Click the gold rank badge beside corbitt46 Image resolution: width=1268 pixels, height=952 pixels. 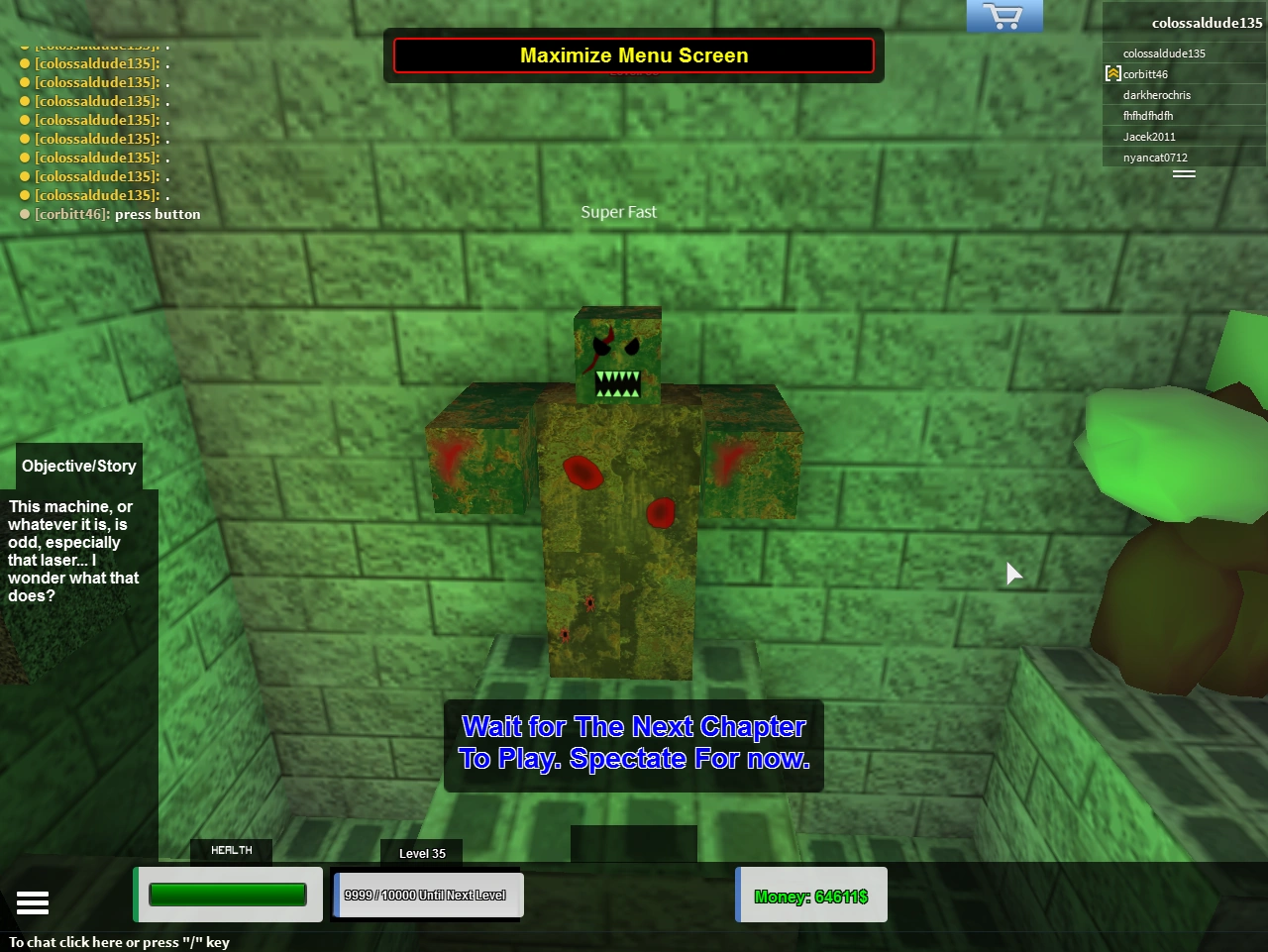coord(1113,73)
